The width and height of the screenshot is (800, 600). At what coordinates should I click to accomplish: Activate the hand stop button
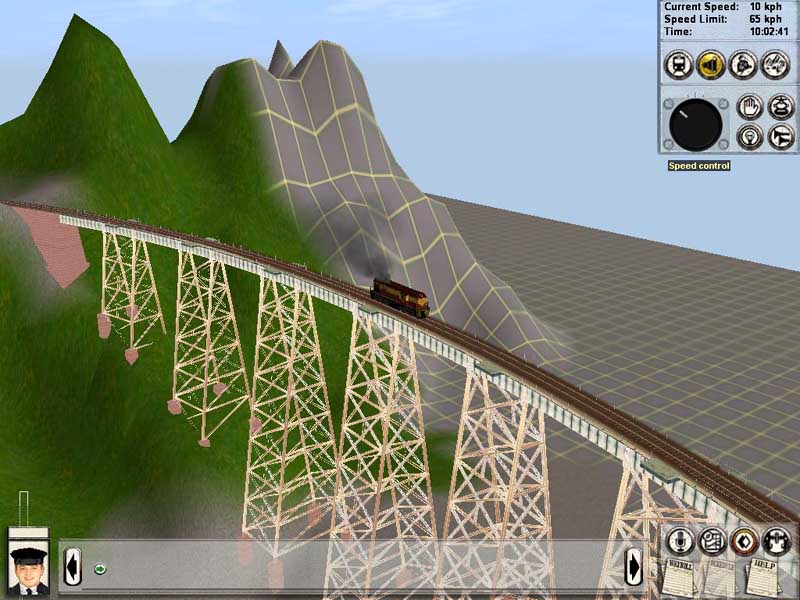[x=749, y=106]
